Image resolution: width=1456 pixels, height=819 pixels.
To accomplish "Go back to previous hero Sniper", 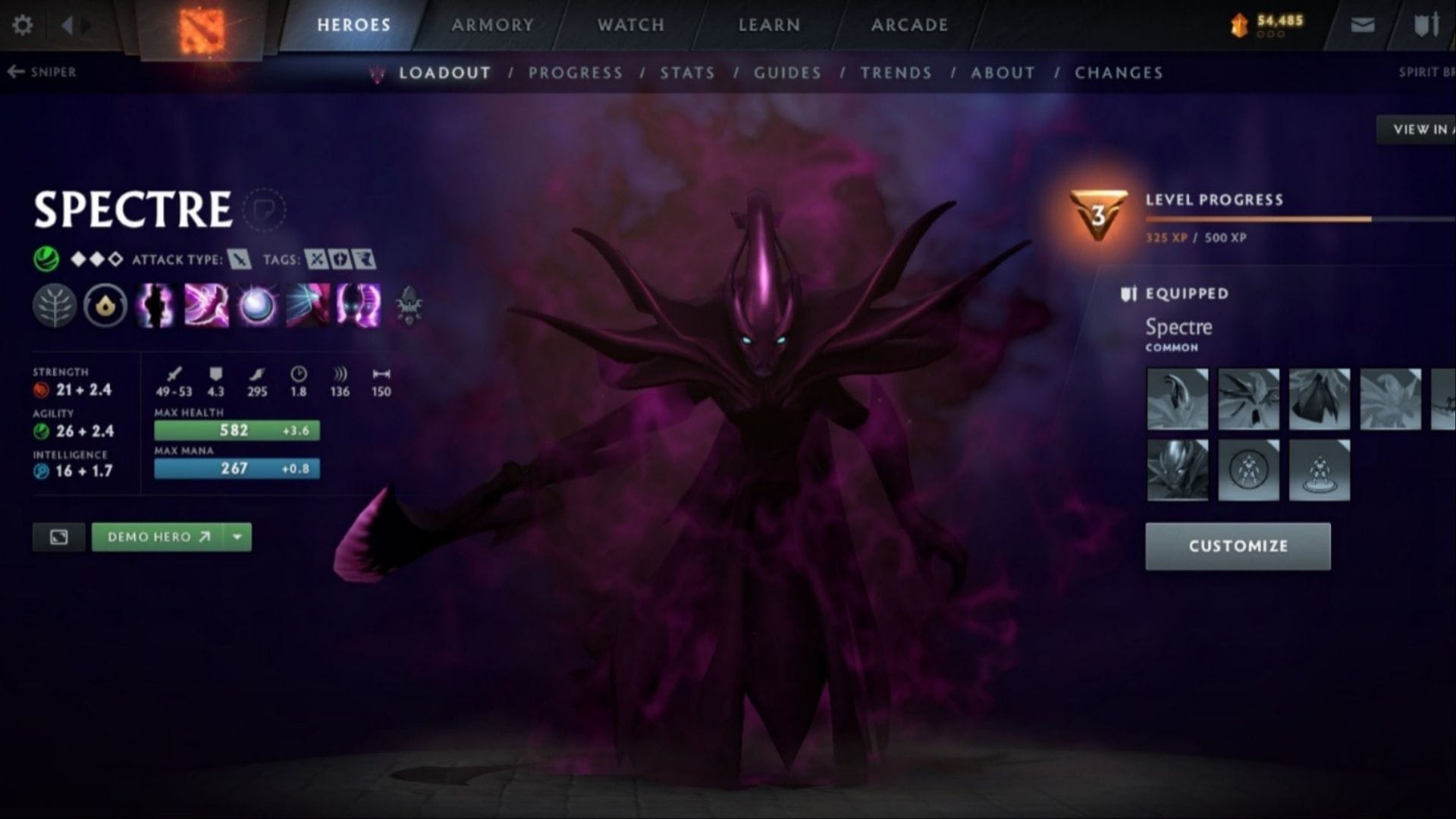I will pos(42,72).
